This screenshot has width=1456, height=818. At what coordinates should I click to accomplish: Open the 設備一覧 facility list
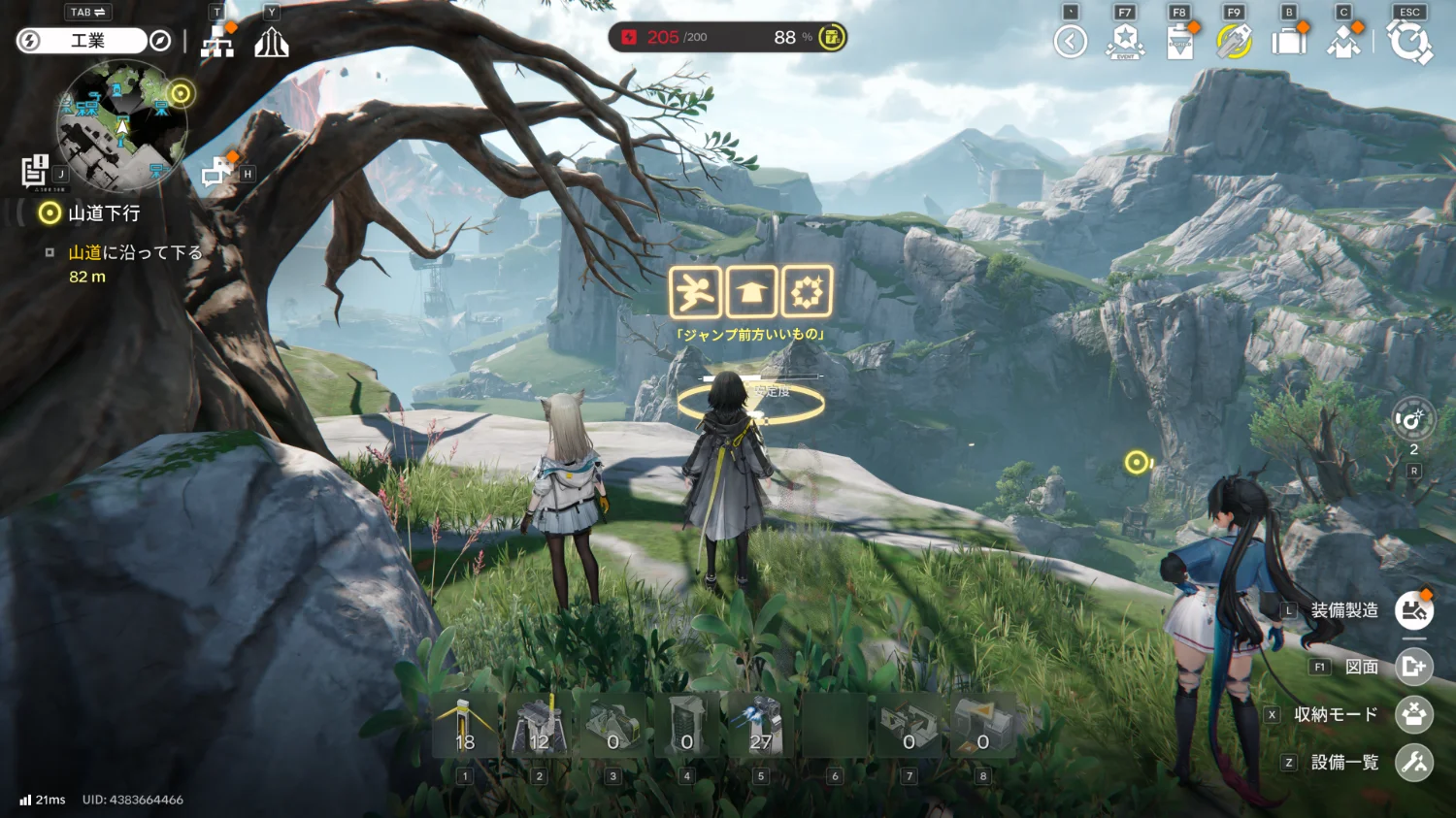coord(1414,763)
